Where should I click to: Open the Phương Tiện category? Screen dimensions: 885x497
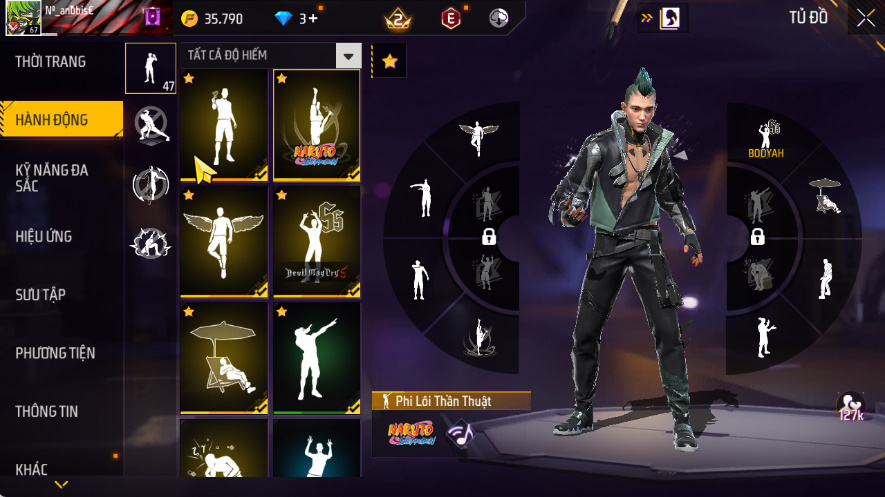tap(55, 353)
